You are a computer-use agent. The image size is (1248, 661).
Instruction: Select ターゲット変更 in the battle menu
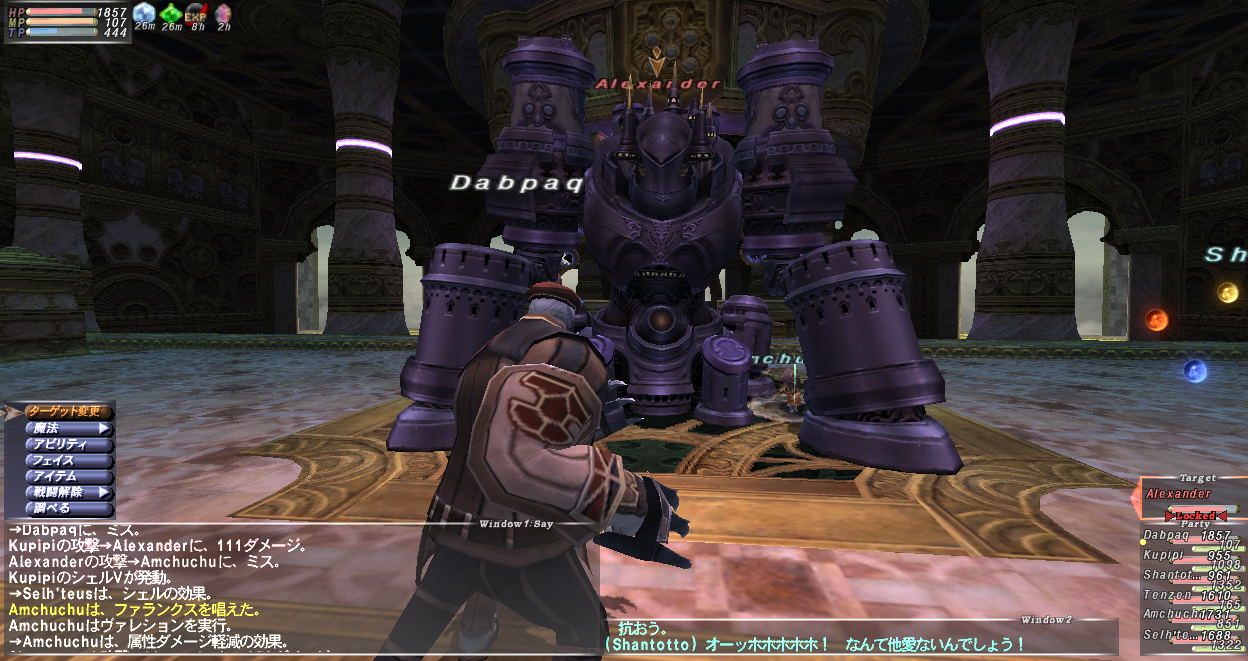[66, 411]
